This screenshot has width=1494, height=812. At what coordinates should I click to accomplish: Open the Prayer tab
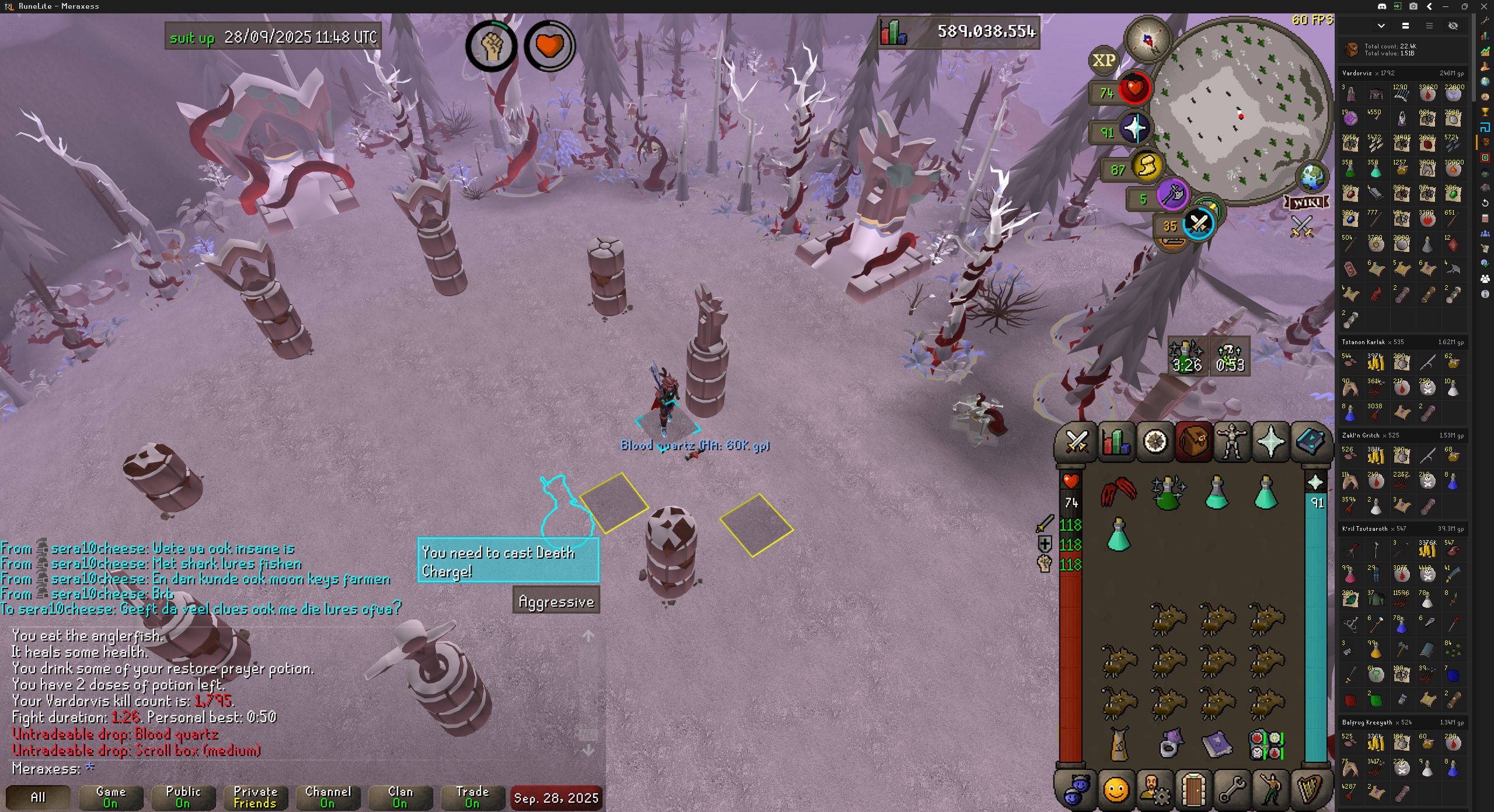click(x=1271, y=441)
